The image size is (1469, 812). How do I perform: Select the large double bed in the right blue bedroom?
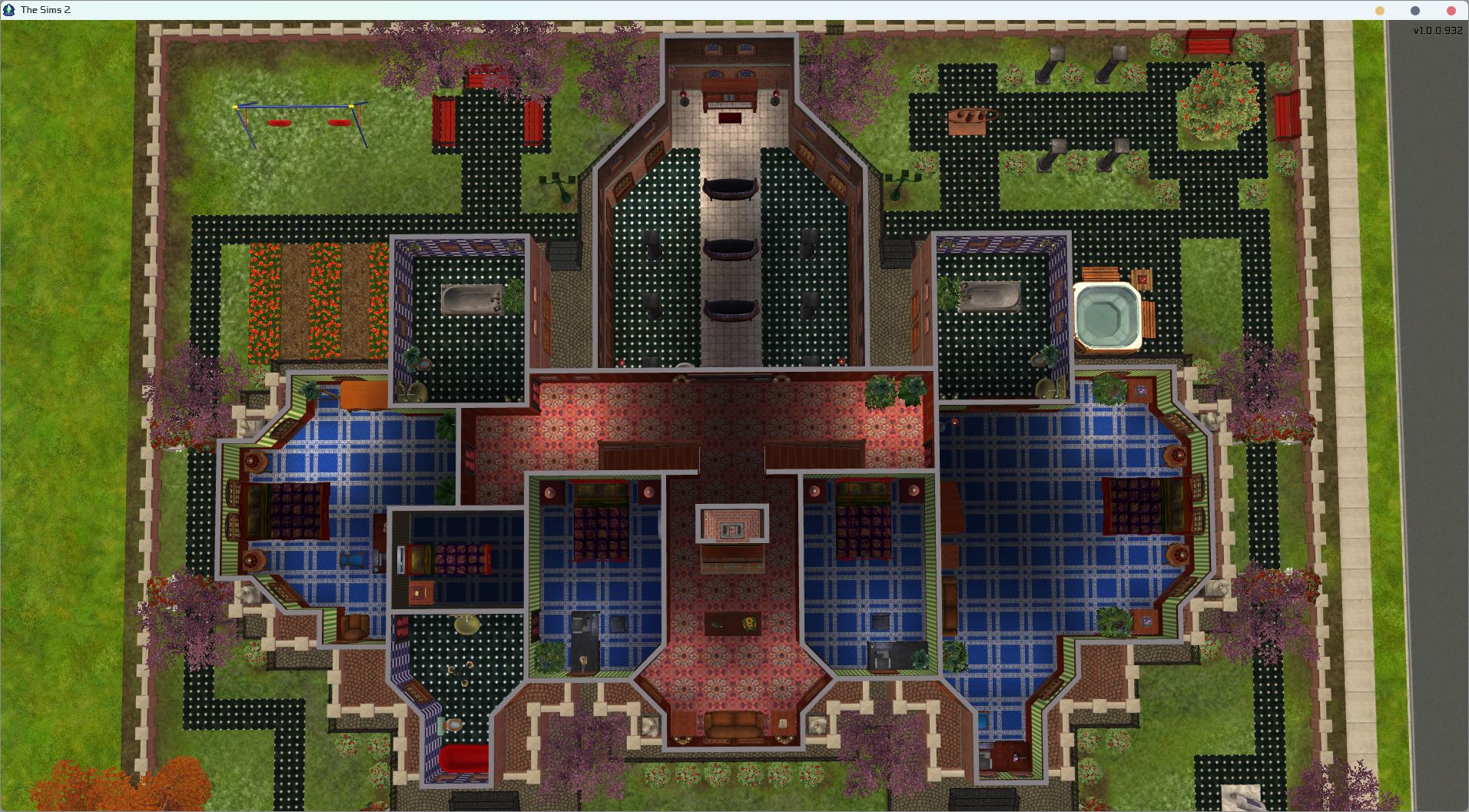click(x=1145, y=507)
